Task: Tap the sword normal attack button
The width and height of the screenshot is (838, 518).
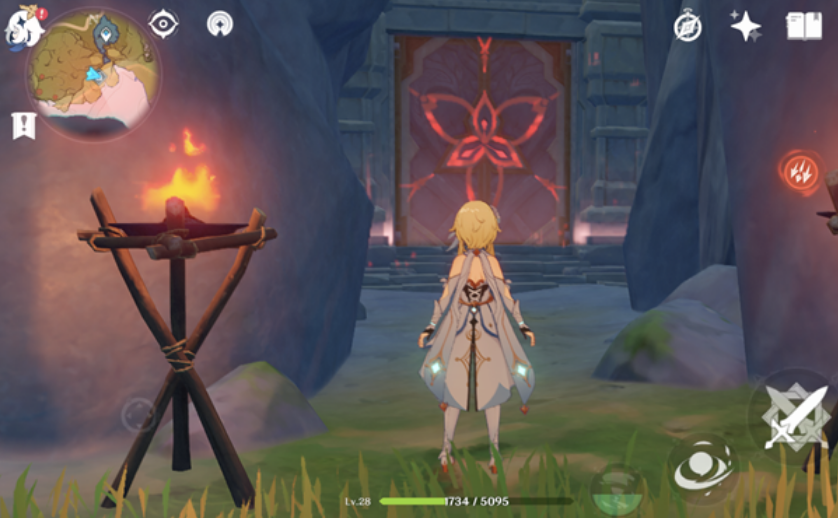Action: 791,415
